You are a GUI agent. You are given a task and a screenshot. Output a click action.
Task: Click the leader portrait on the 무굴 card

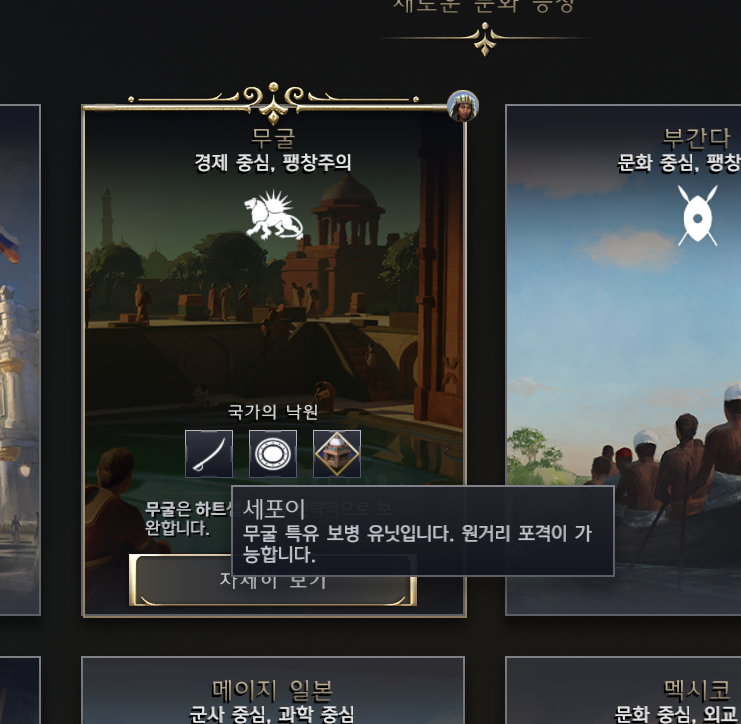click(463, 106)
